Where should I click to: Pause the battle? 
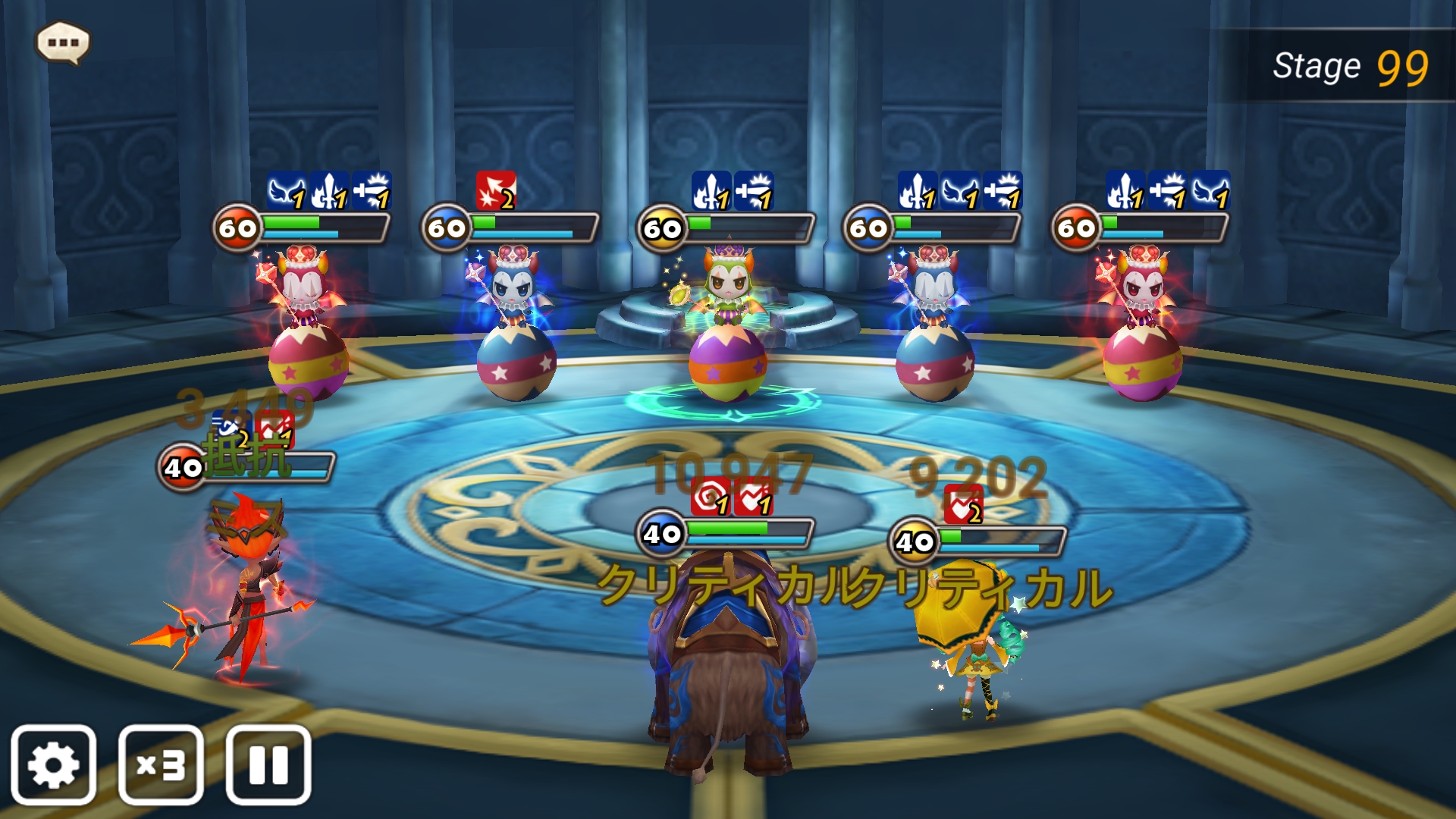pos(268,764)
